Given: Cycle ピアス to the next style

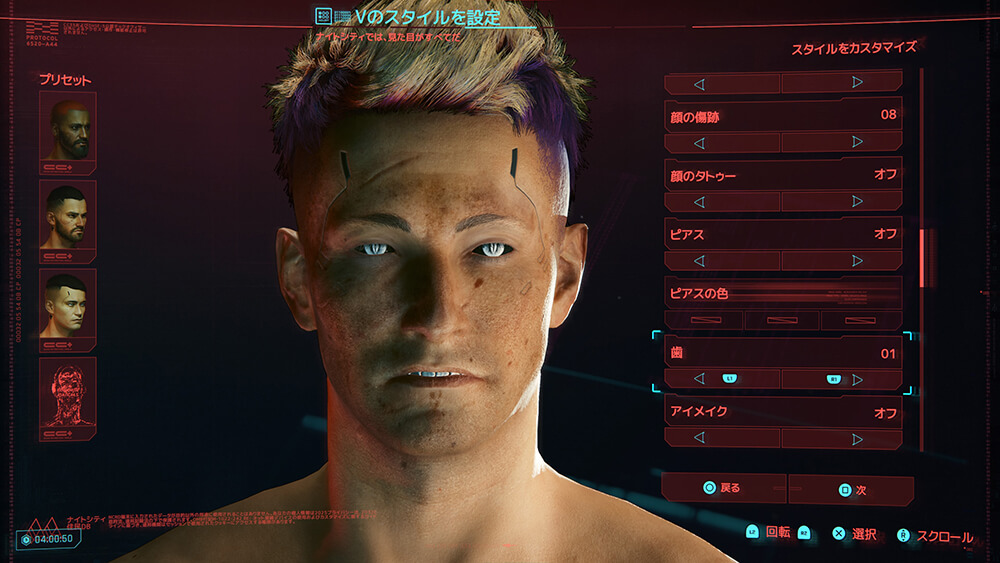Looking at the screenshot, I should 857,260.
